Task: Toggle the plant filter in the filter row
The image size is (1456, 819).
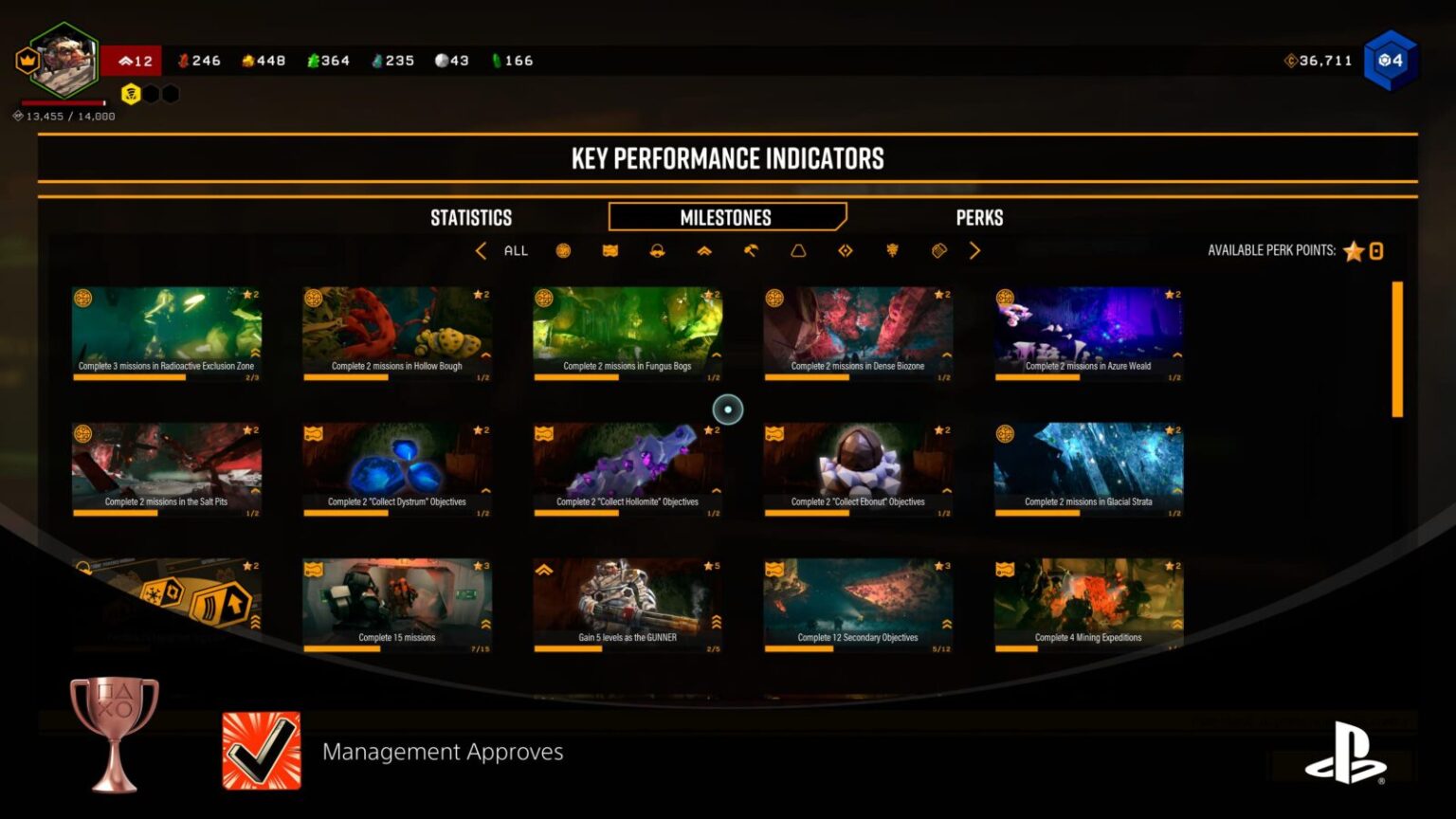Action: coord(892,250)
